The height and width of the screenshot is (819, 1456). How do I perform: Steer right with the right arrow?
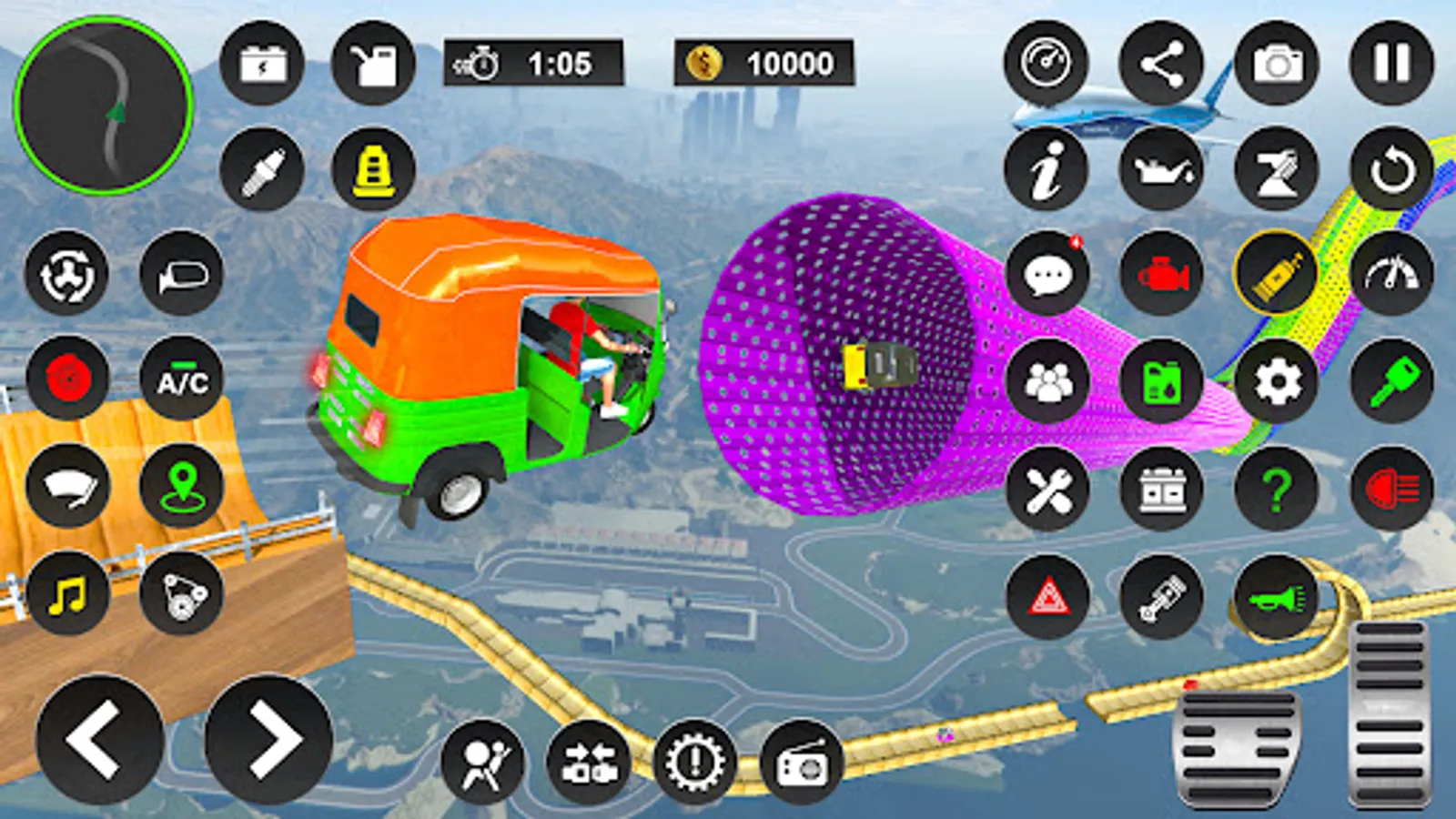[x=269, y=739]
